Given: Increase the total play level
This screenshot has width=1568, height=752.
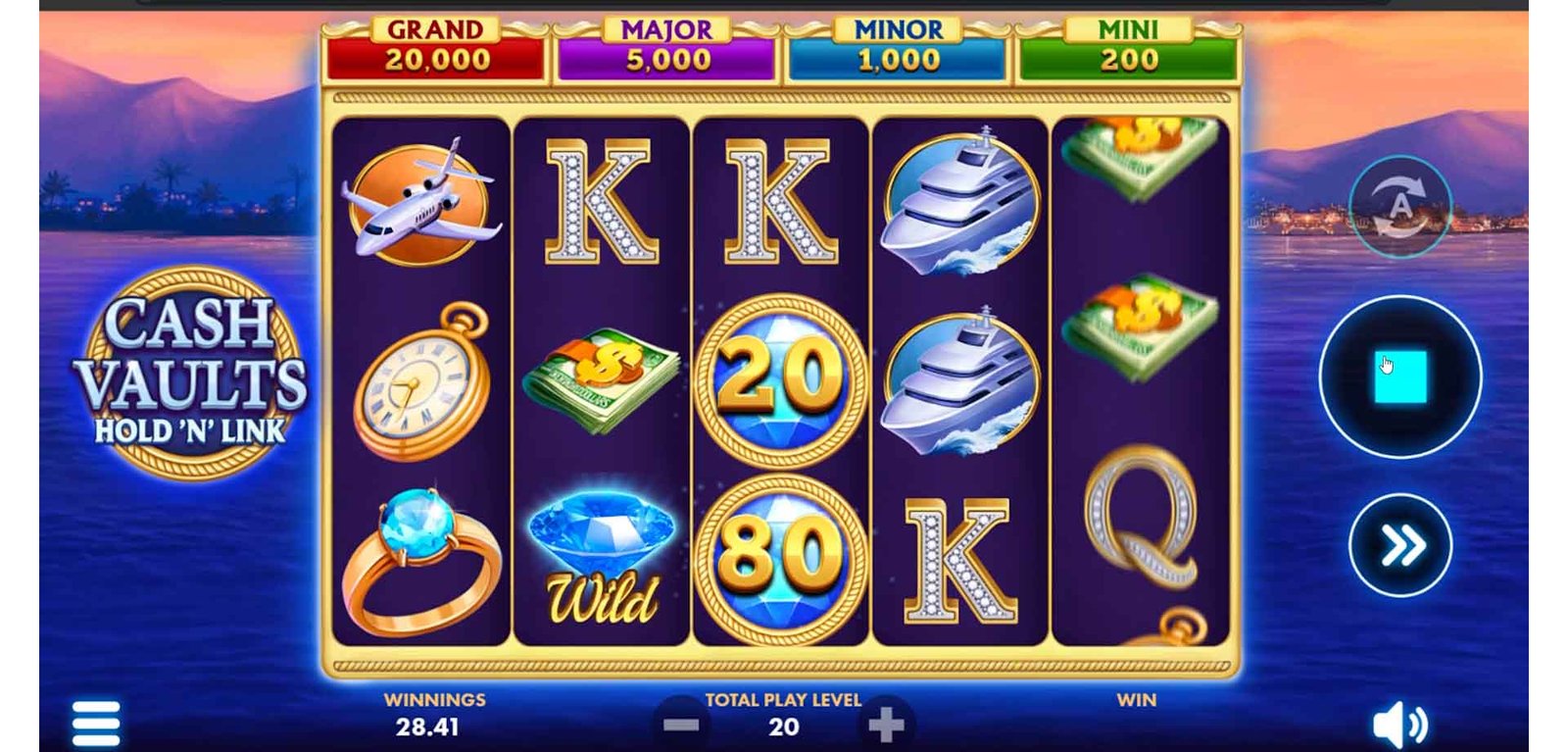Looking at the screenshot, I should (x=886, y=726).
